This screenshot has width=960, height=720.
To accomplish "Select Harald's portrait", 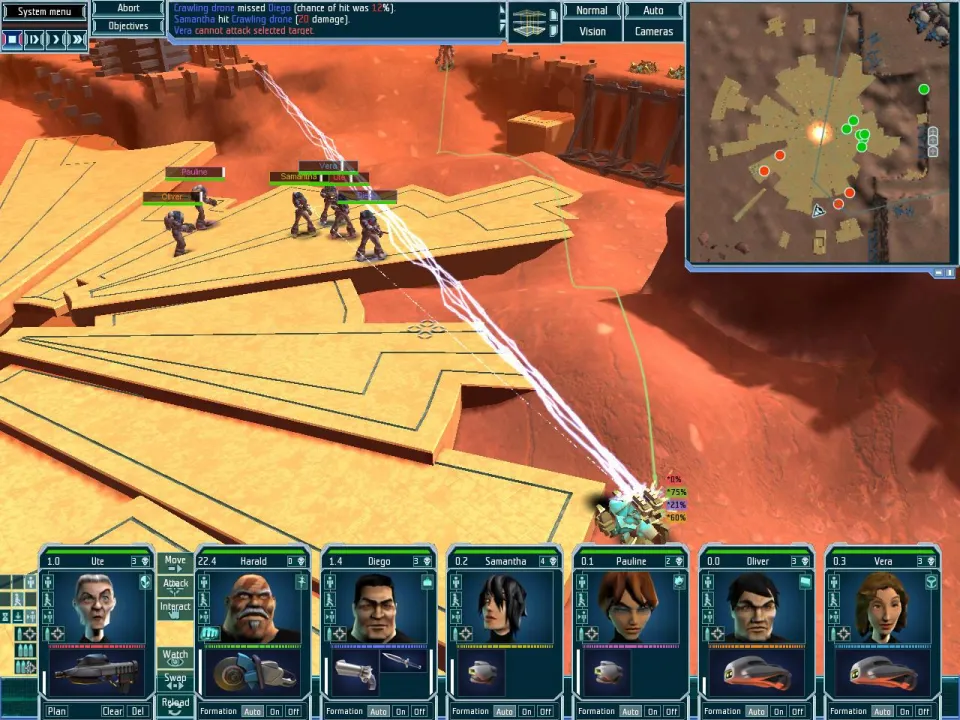I will coord(253,608).
